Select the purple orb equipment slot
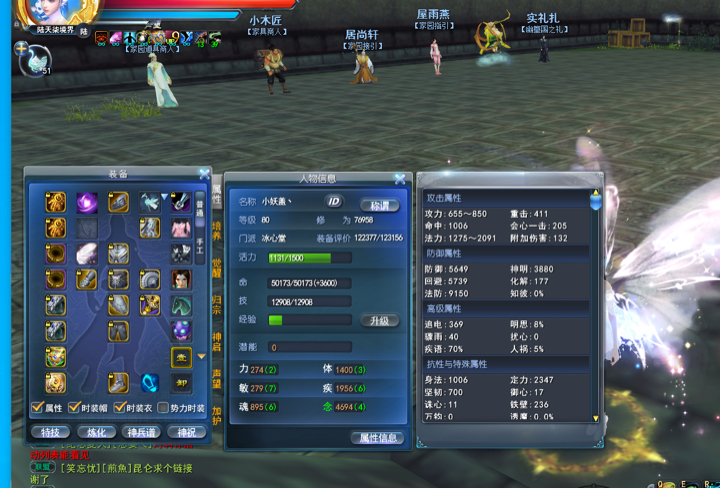This screenshot has height=489, width=720. click(x=87, y=202)
